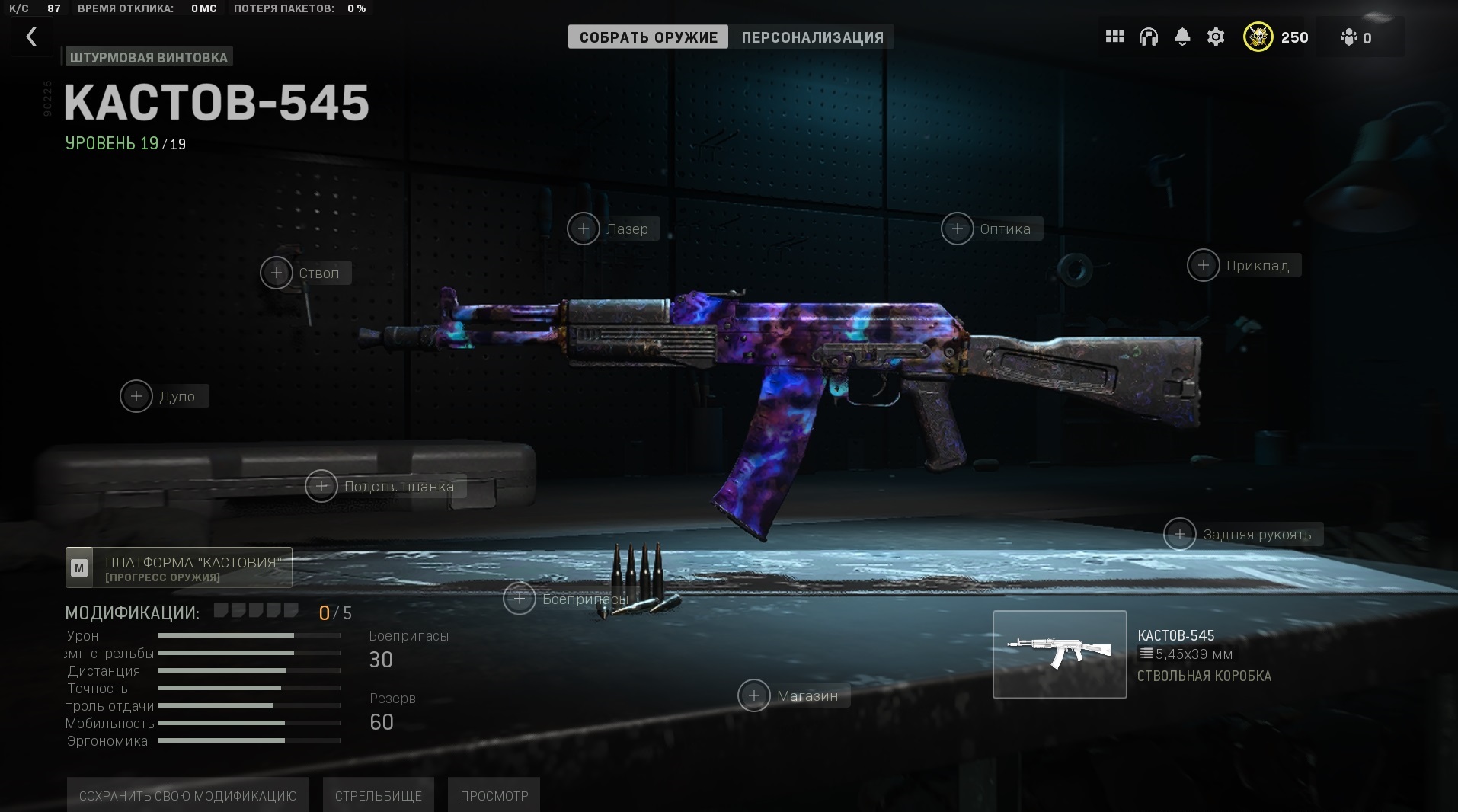Open the Ствол attachment slot
This screenshot has height=812, width=1458.
click(277, 273)
